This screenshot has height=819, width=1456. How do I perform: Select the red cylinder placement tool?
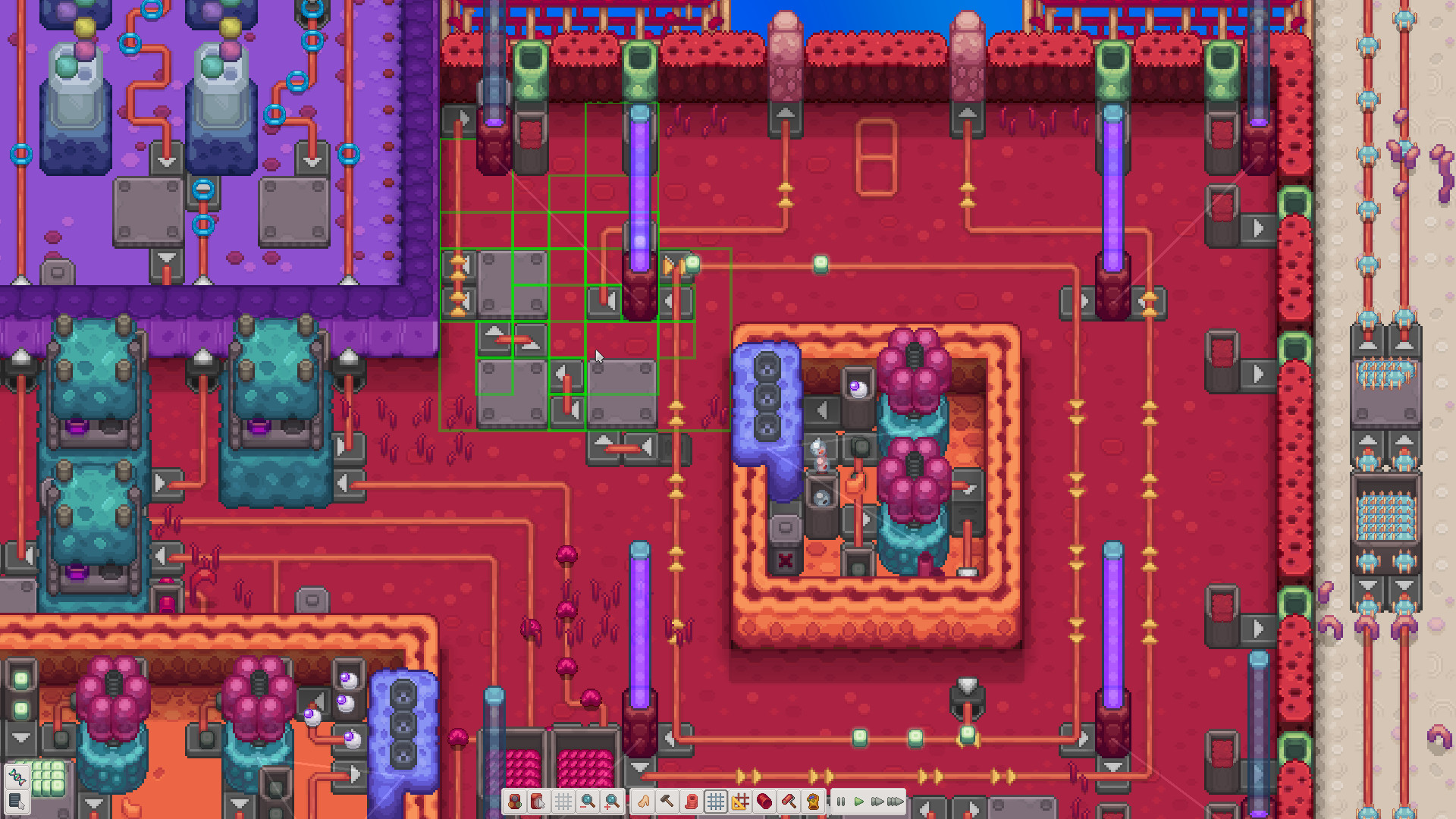[x=763, y=800]
